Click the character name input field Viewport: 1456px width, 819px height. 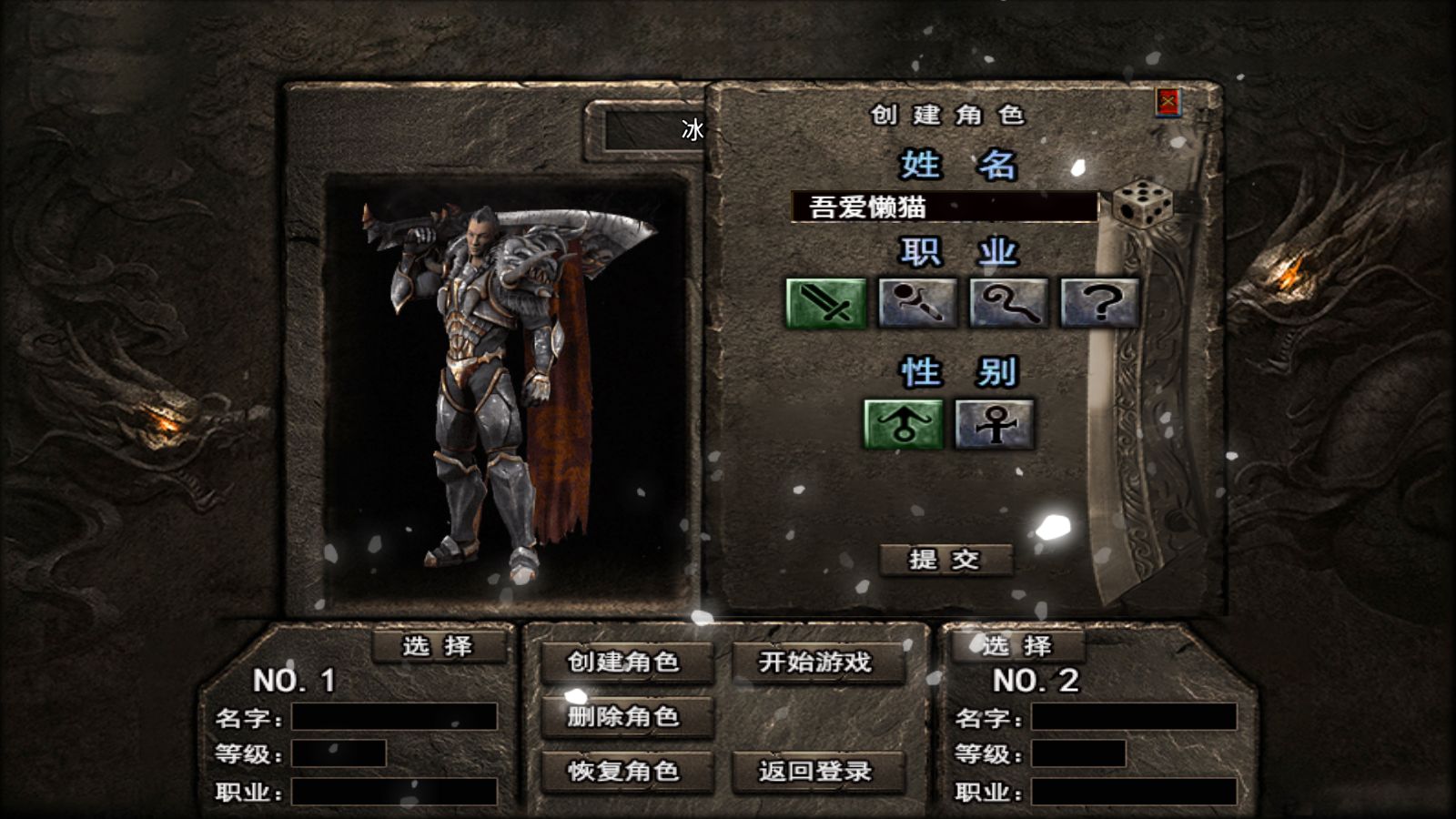(x=944, y=207)
